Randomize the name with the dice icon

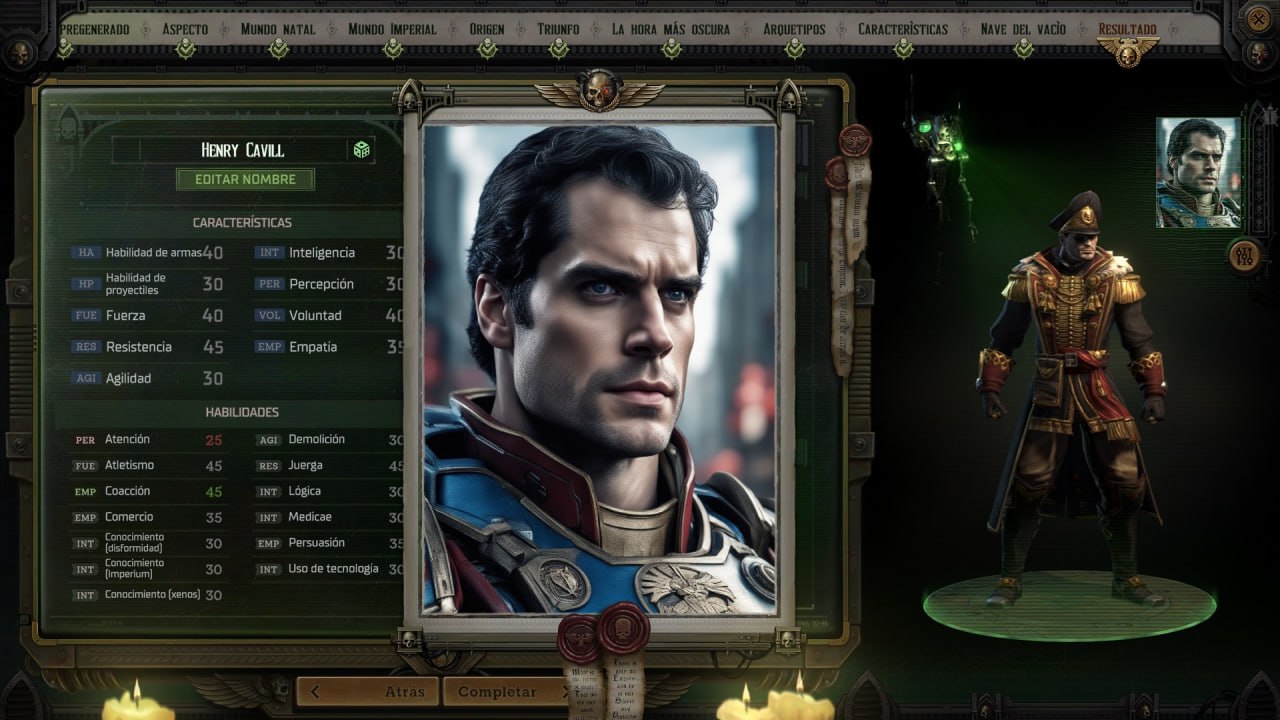pos(361,150)
